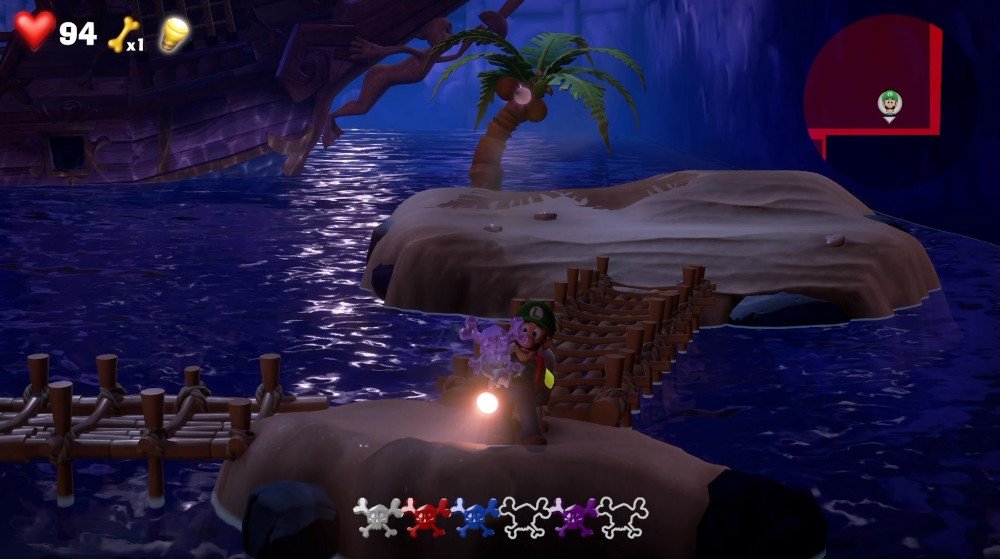
Task: Select the golden bone item icon
Action: click(121, 33)
